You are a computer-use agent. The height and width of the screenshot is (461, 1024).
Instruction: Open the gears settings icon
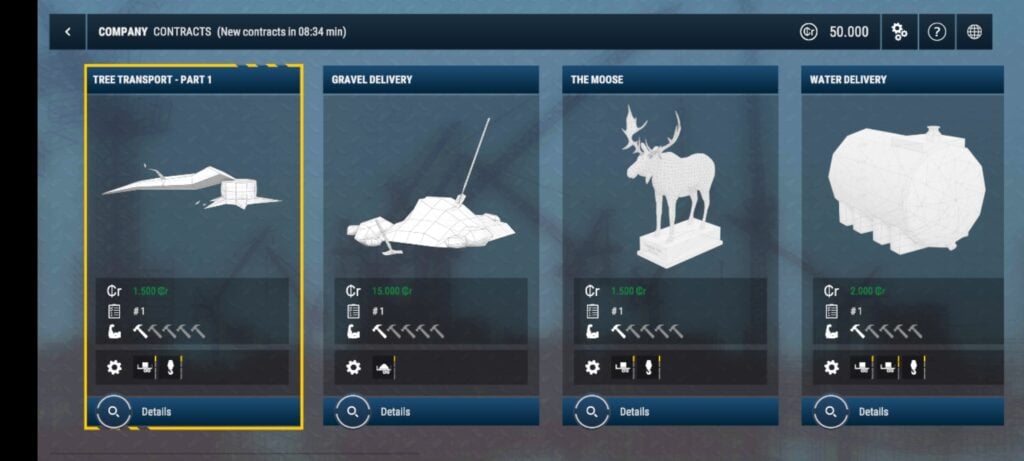pos(899,32)
